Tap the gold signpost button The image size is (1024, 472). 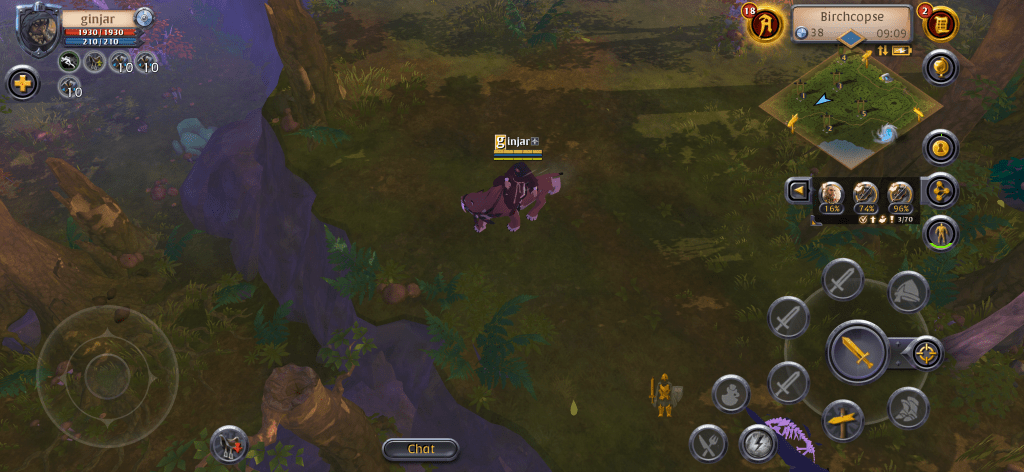(843, 419)
